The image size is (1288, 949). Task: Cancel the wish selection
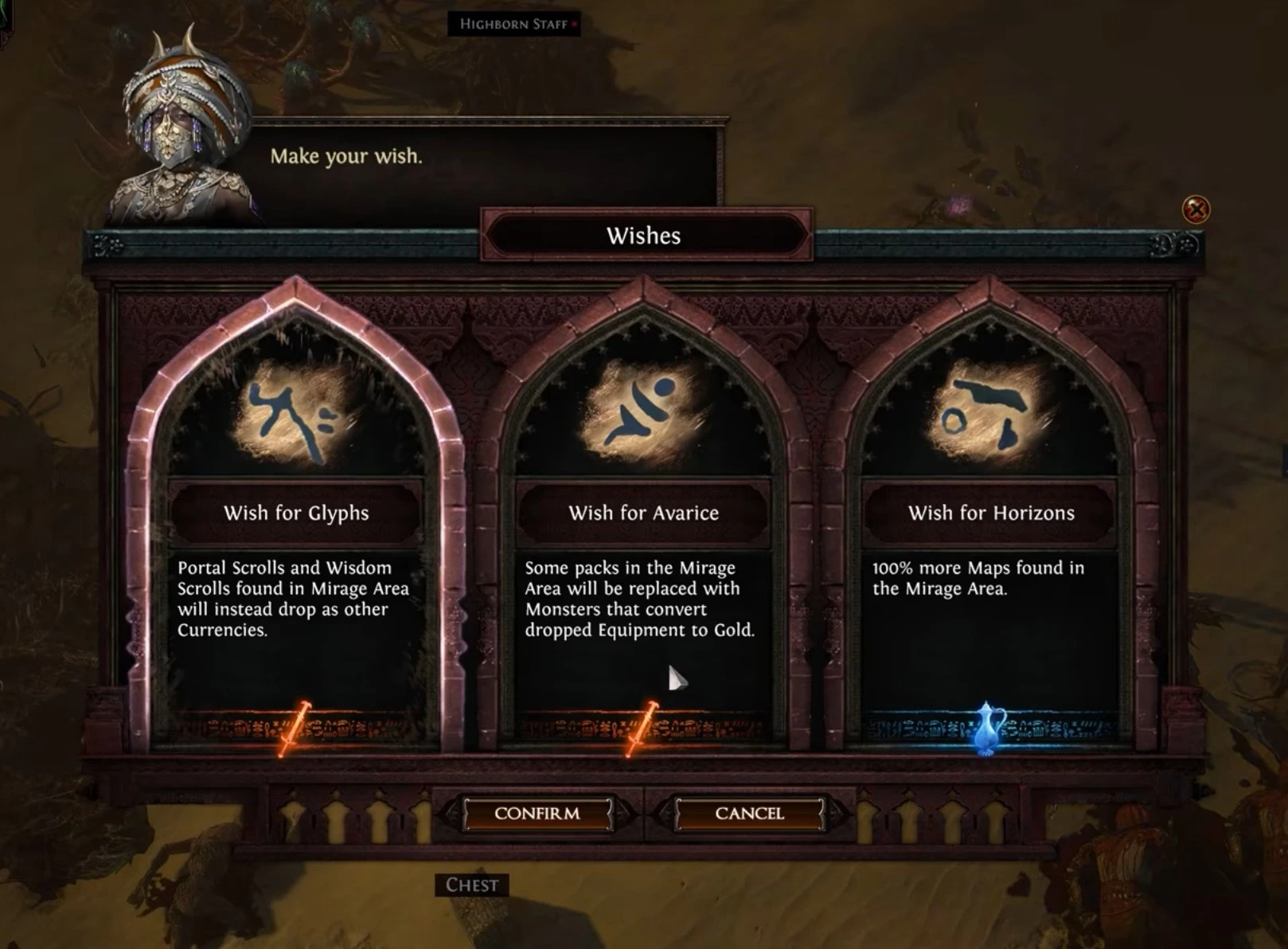tap(749, 814)
